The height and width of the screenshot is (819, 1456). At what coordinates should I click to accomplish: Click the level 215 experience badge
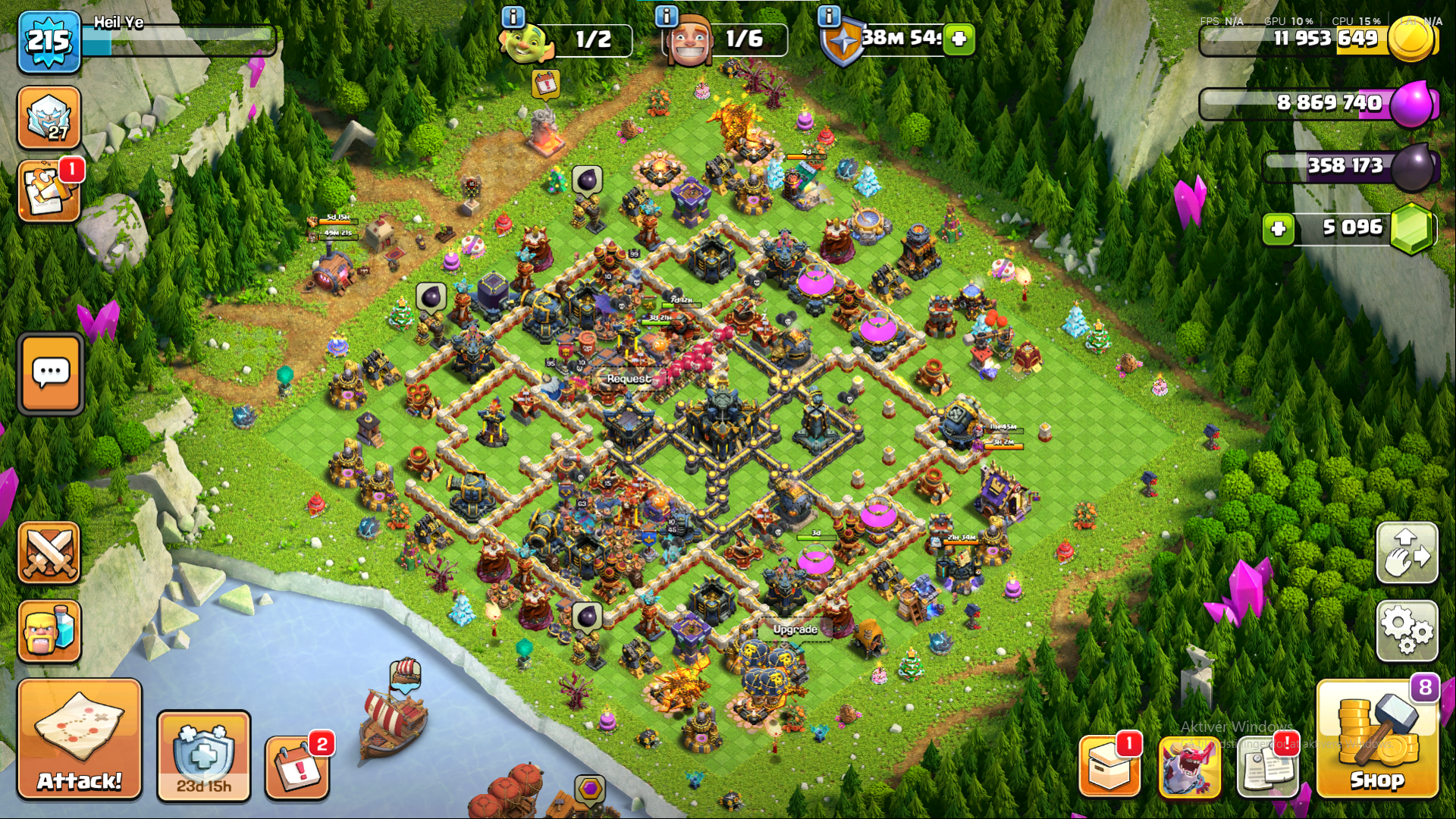(49, 41)
